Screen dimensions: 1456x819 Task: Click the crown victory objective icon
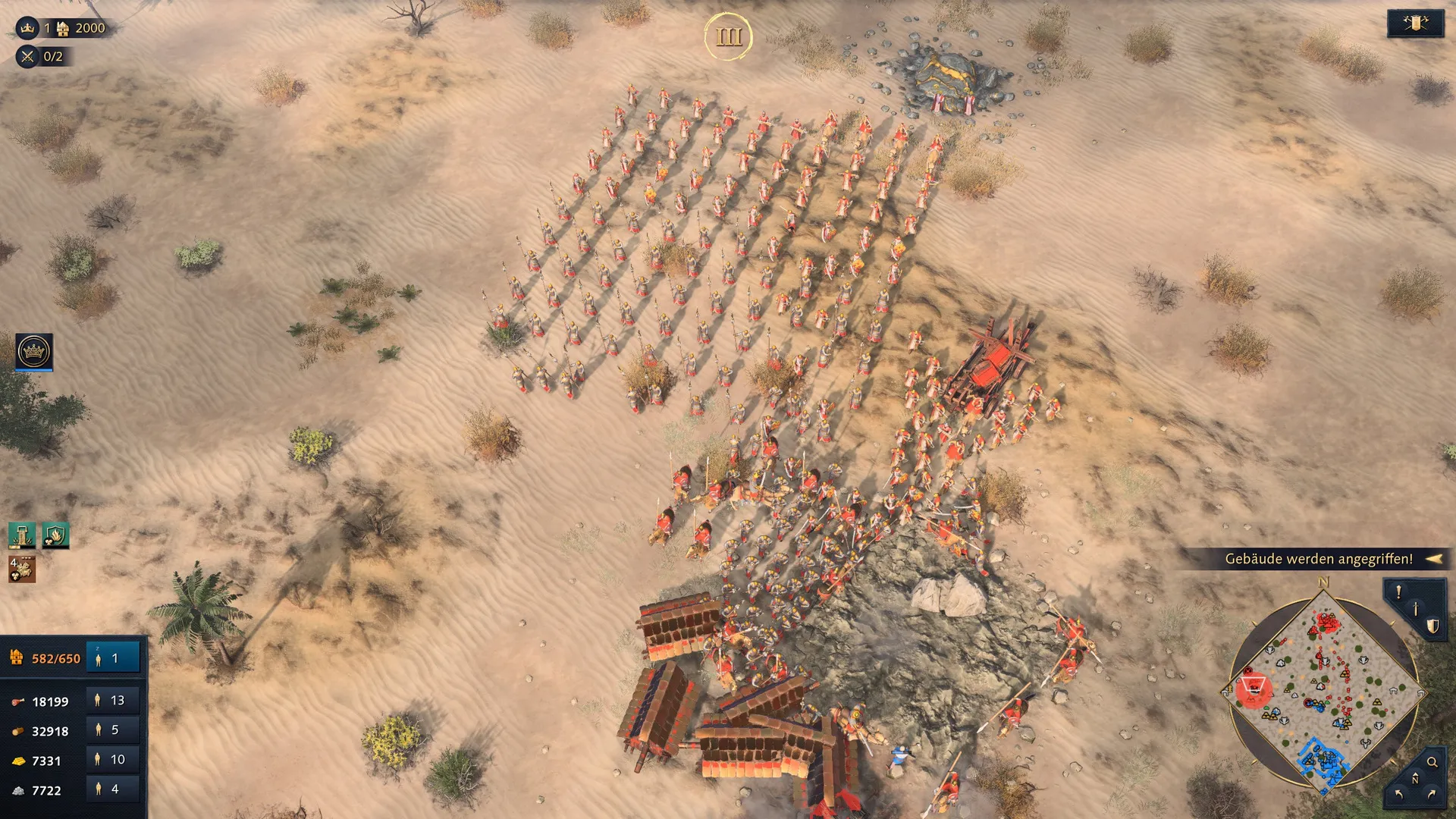coord(28,28)
